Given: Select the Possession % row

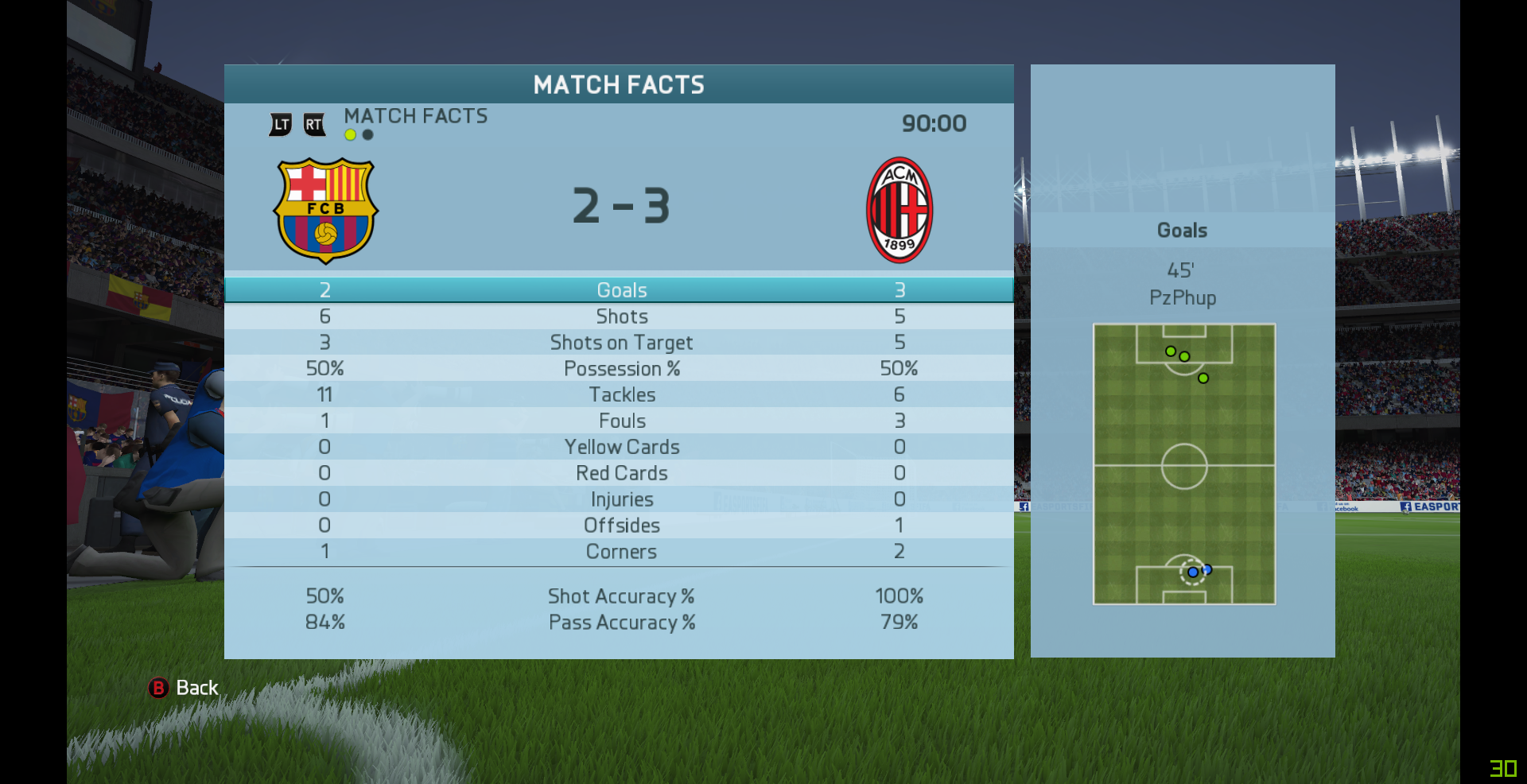Looking at the screenshot, I should [x=621, y=369].
